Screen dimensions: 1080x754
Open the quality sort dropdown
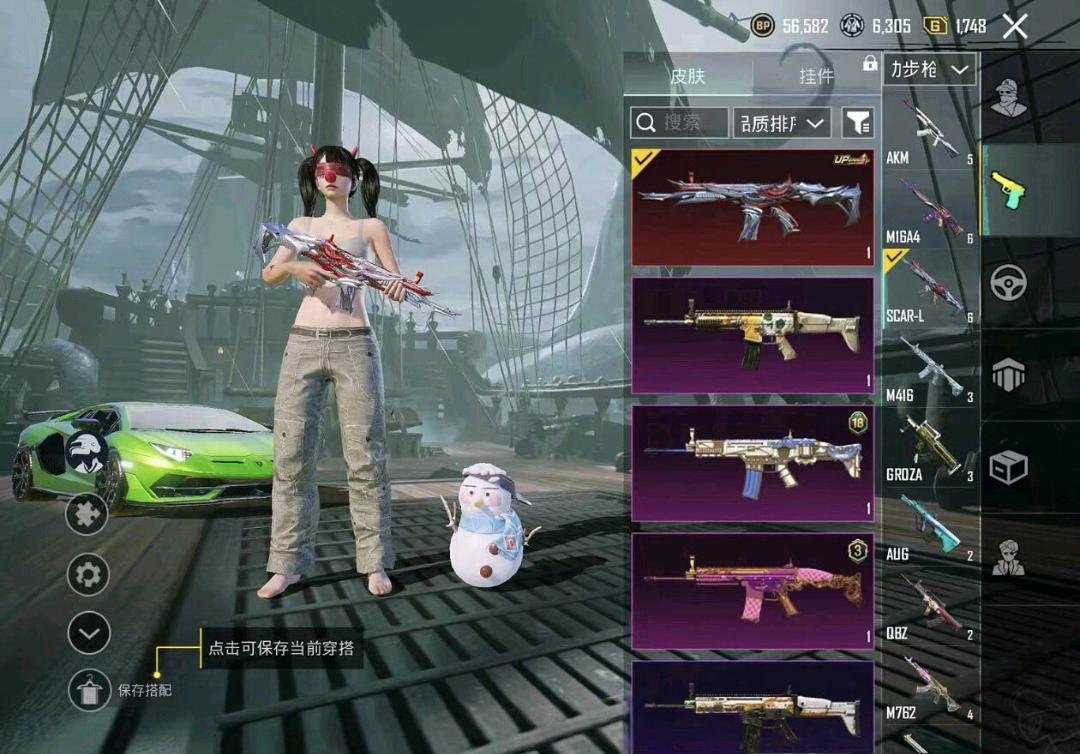pos(782,122)
